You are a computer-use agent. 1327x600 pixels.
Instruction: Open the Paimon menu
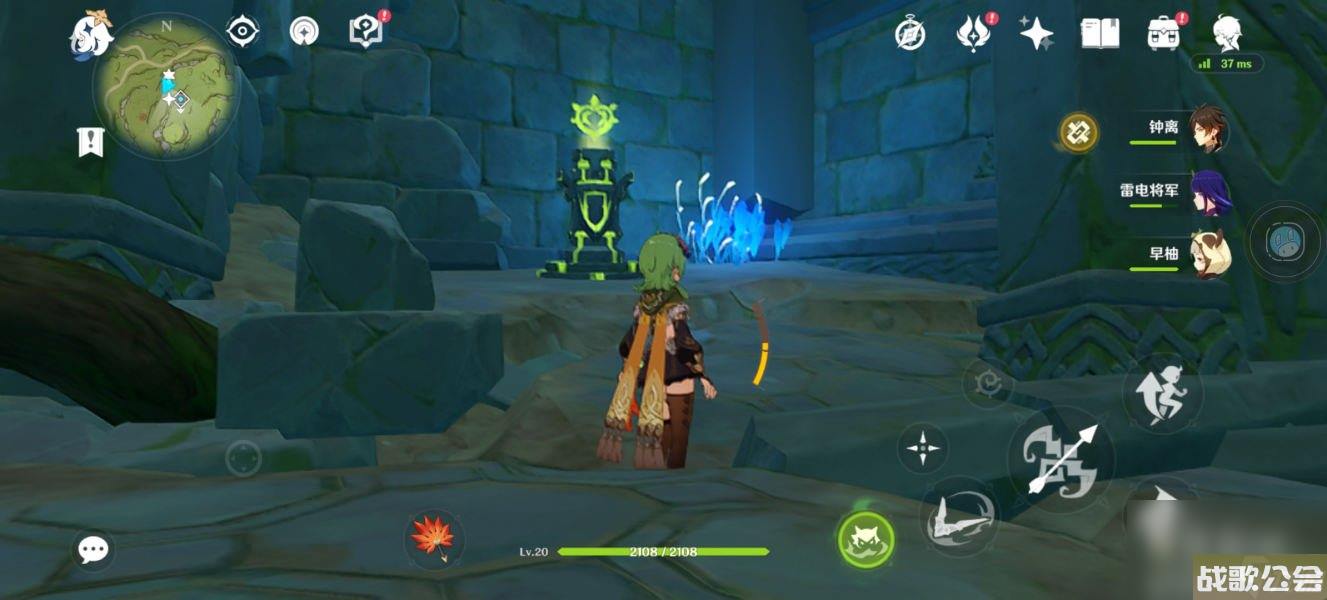(x=91, y=35)
